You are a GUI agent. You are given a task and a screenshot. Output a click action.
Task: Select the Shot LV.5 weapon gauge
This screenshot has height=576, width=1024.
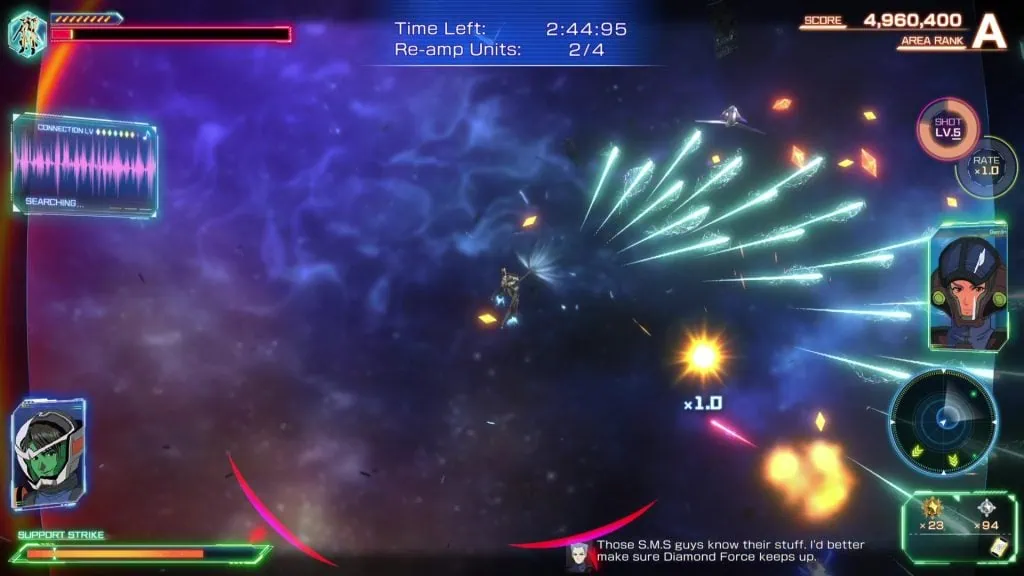coord(947,128)
